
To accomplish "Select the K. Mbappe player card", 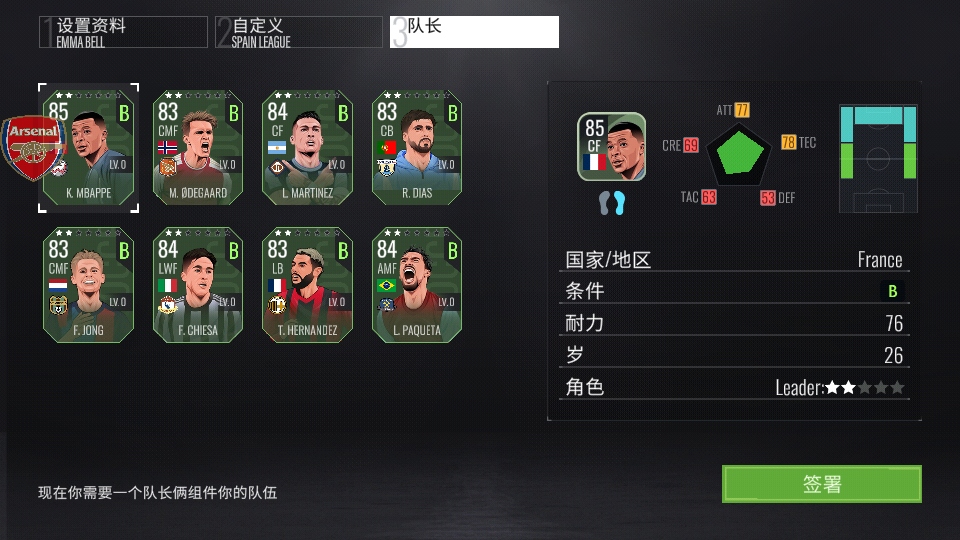I will (x=90, y=146).
